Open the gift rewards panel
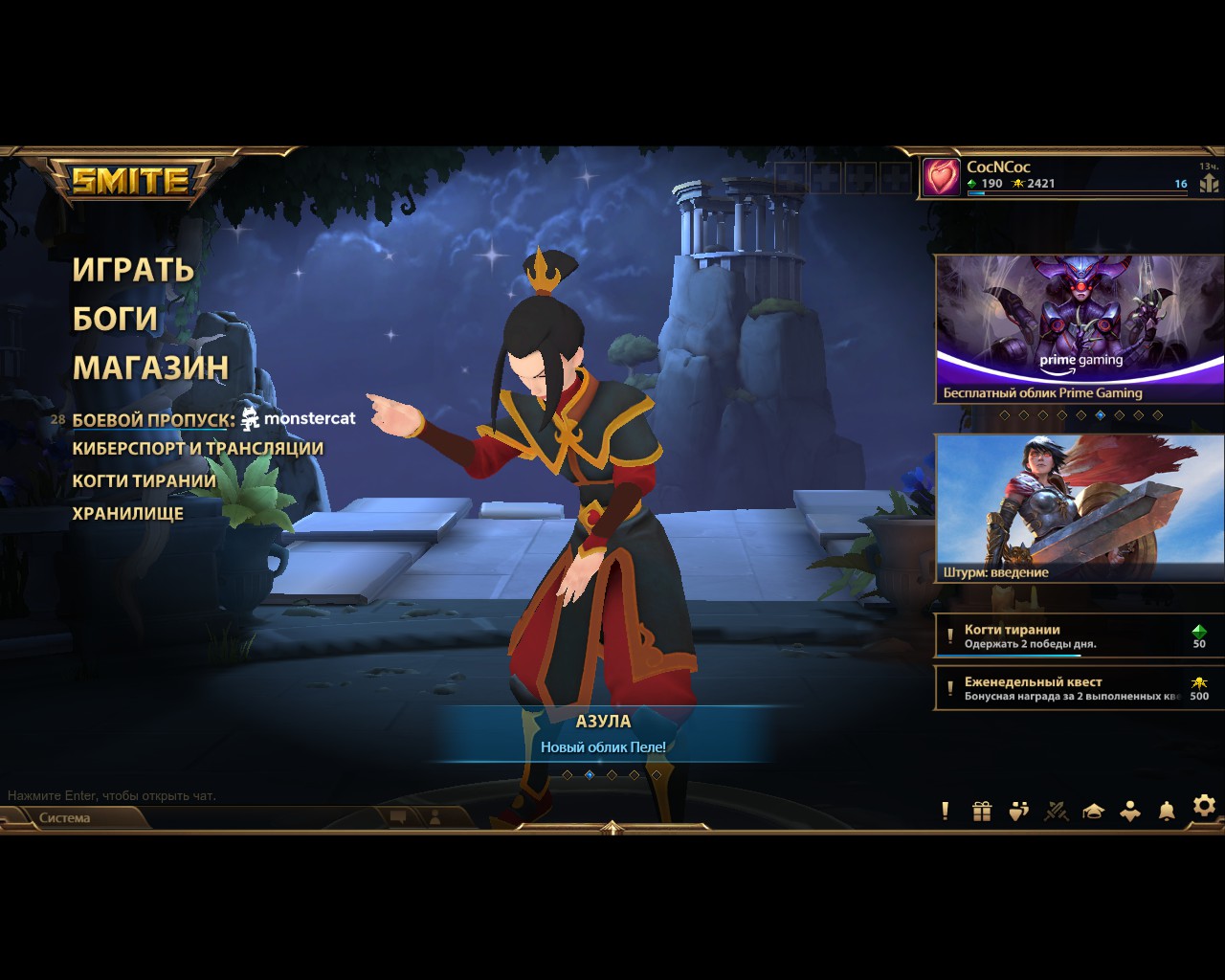The image size is (1225, 980). 980,812
